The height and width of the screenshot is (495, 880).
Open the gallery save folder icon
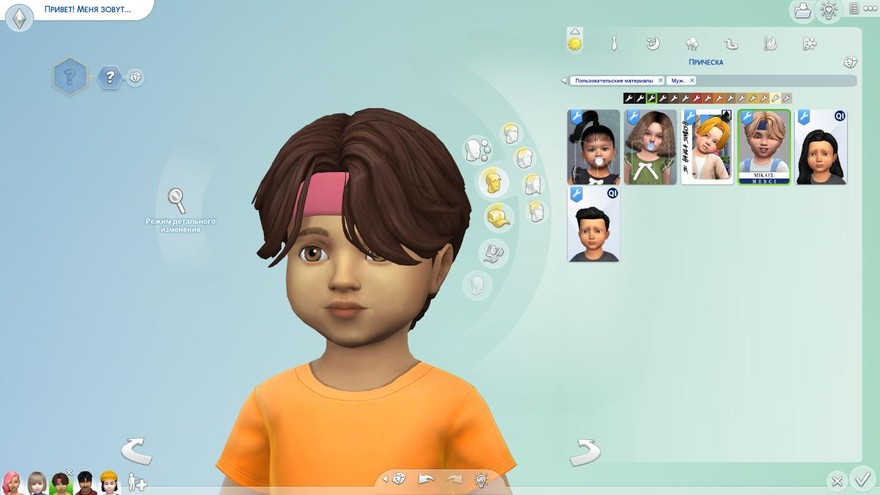[801, 11]
